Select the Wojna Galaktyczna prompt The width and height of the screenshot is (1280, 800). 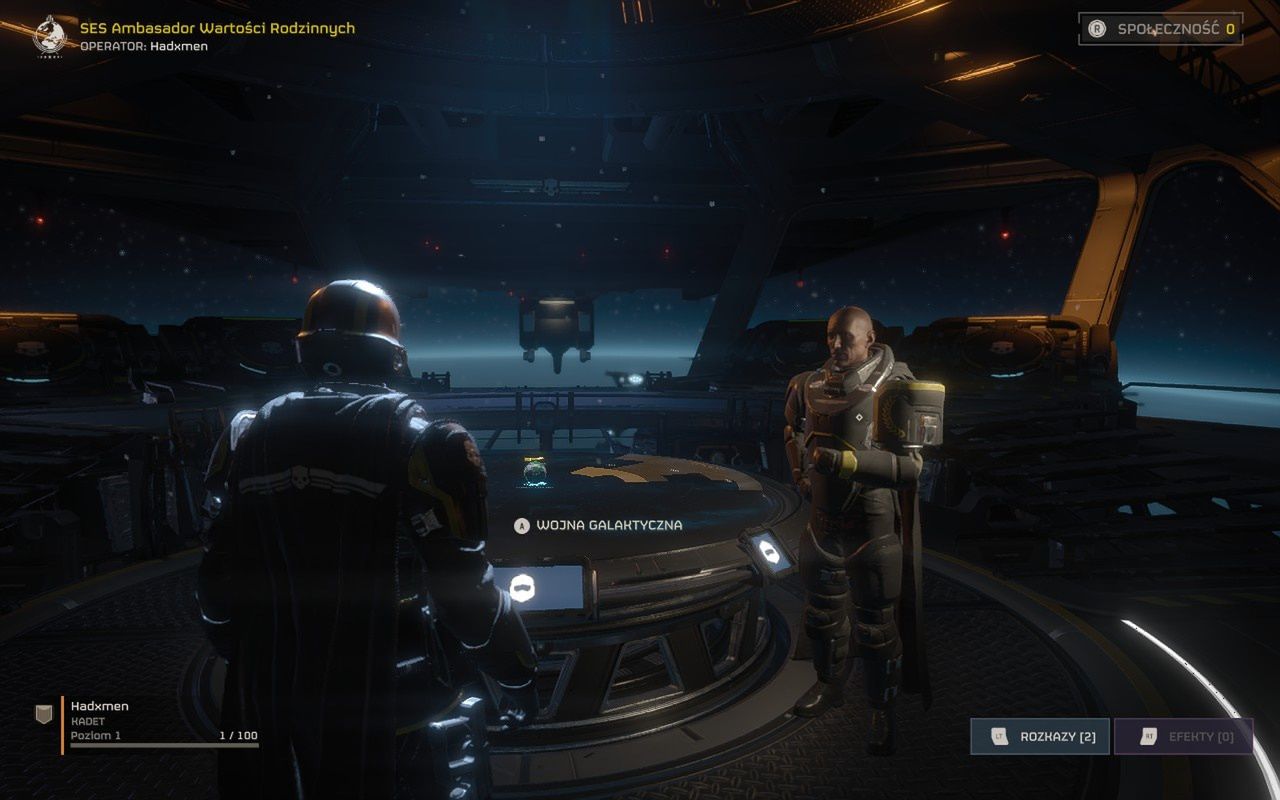(598, 525)
